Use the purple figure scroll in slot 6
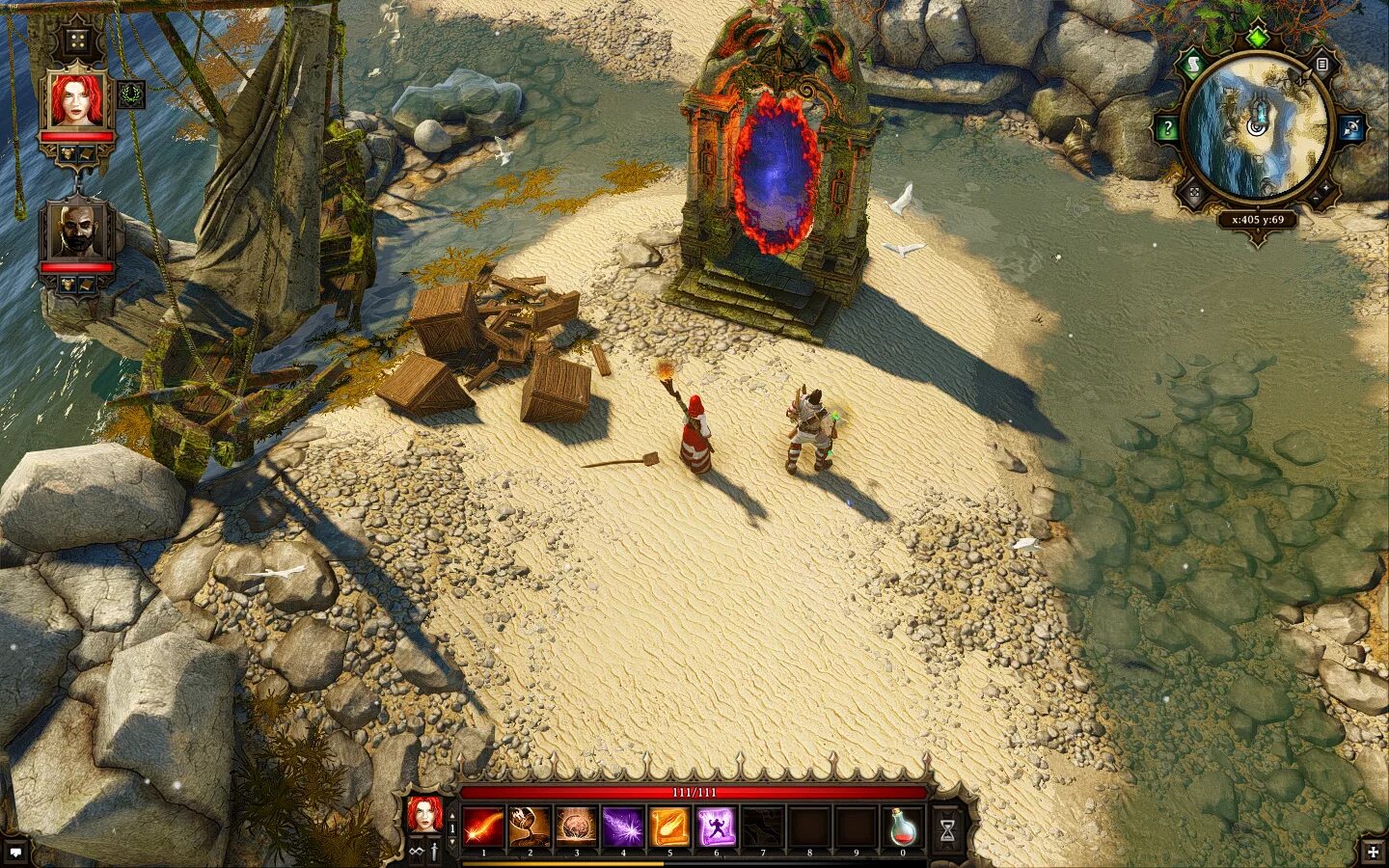The image size is (1389, 868). click(x=716, y=827)
